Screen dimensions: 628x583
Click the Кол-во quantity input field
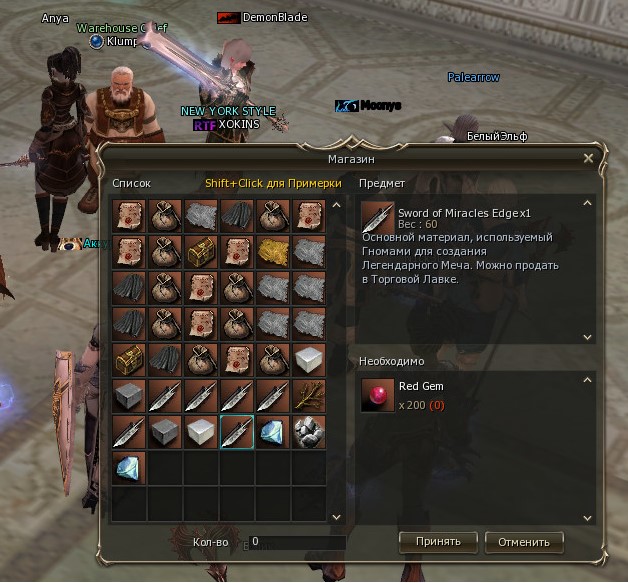(295, 542)
